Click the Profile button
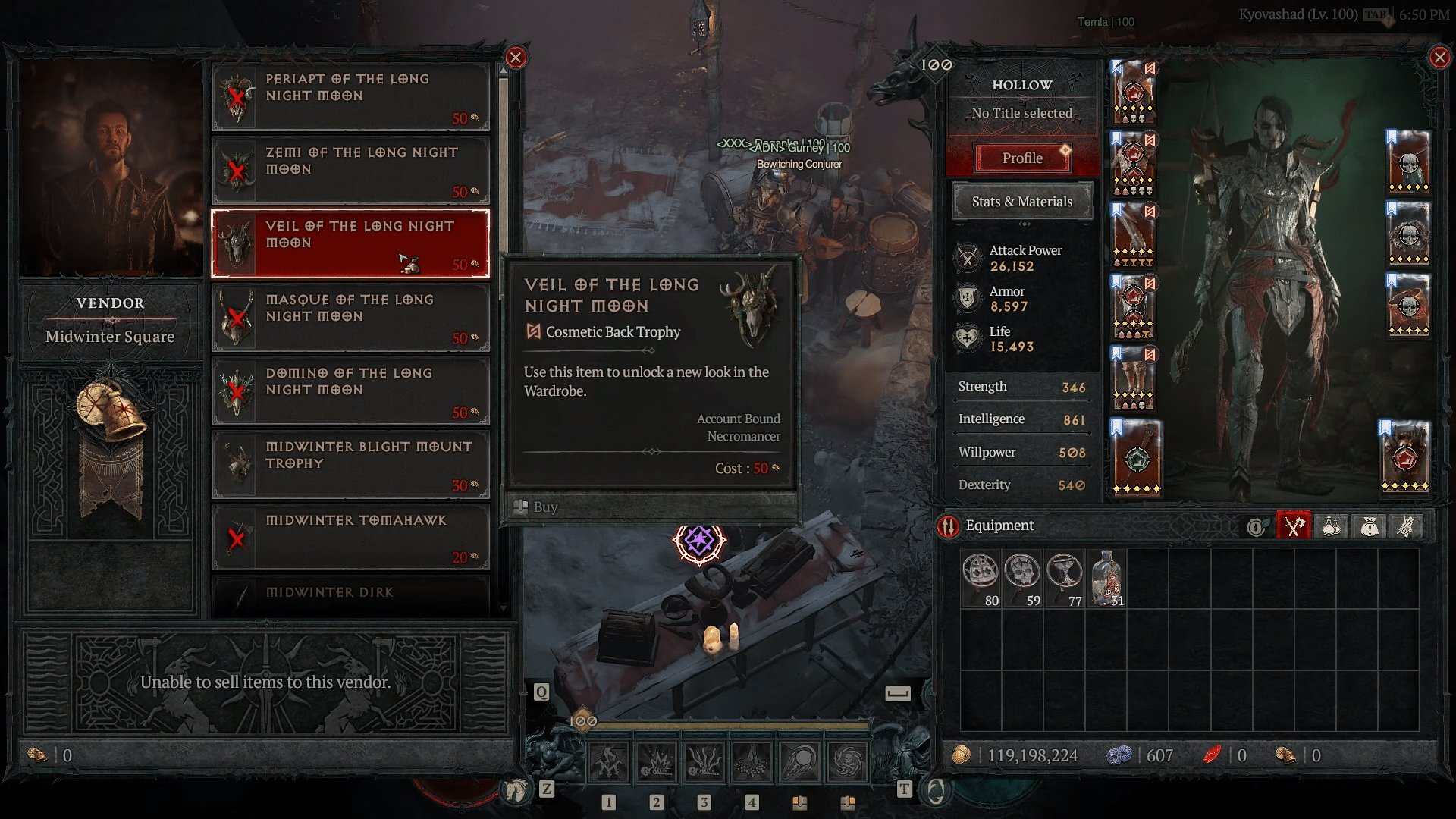Screen dimensions: 1456x819 (x=1022, y=158)
